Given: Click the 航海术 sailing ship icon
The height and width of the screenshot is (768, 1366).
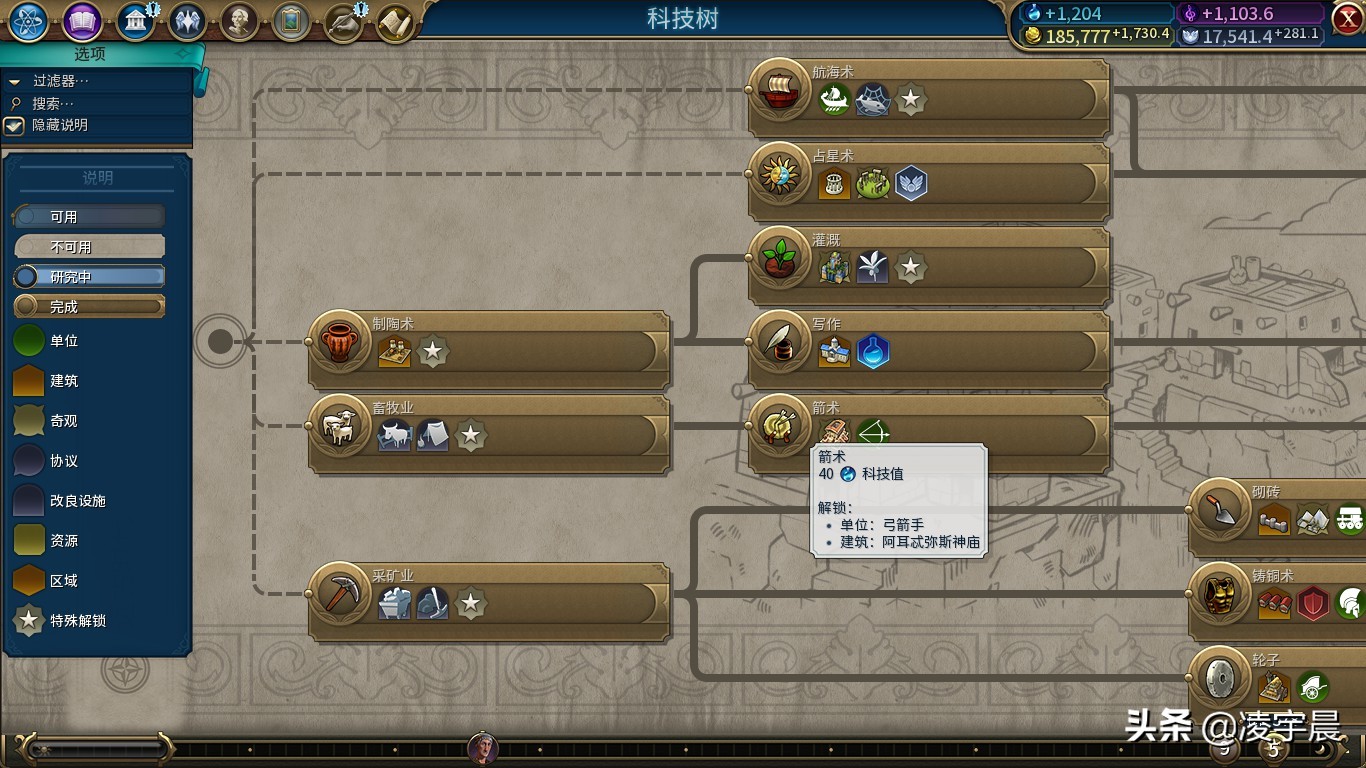Looking at the screenshot, I should coord(779,89).
